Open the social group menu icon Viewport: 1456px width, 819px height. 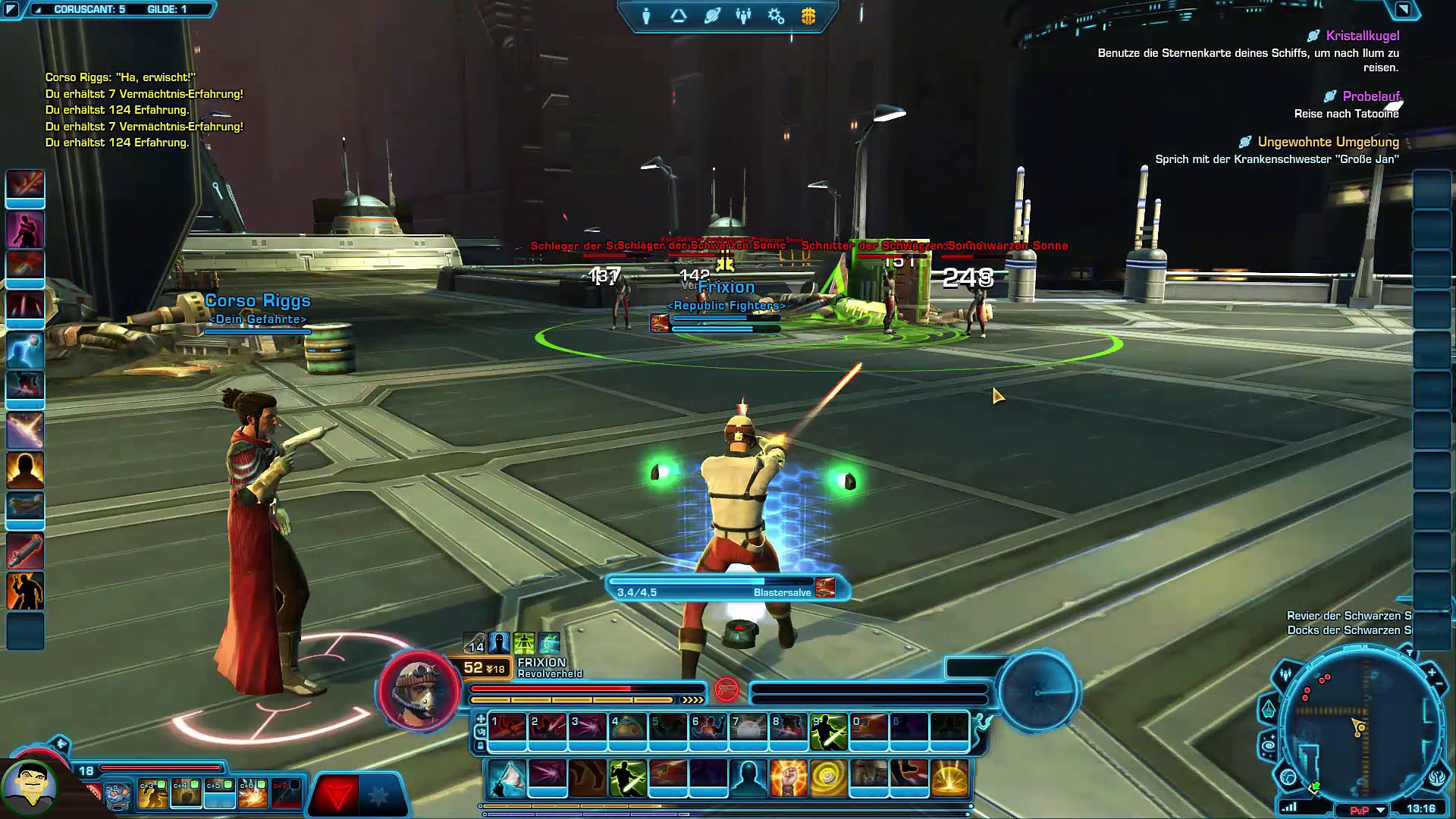743,16
